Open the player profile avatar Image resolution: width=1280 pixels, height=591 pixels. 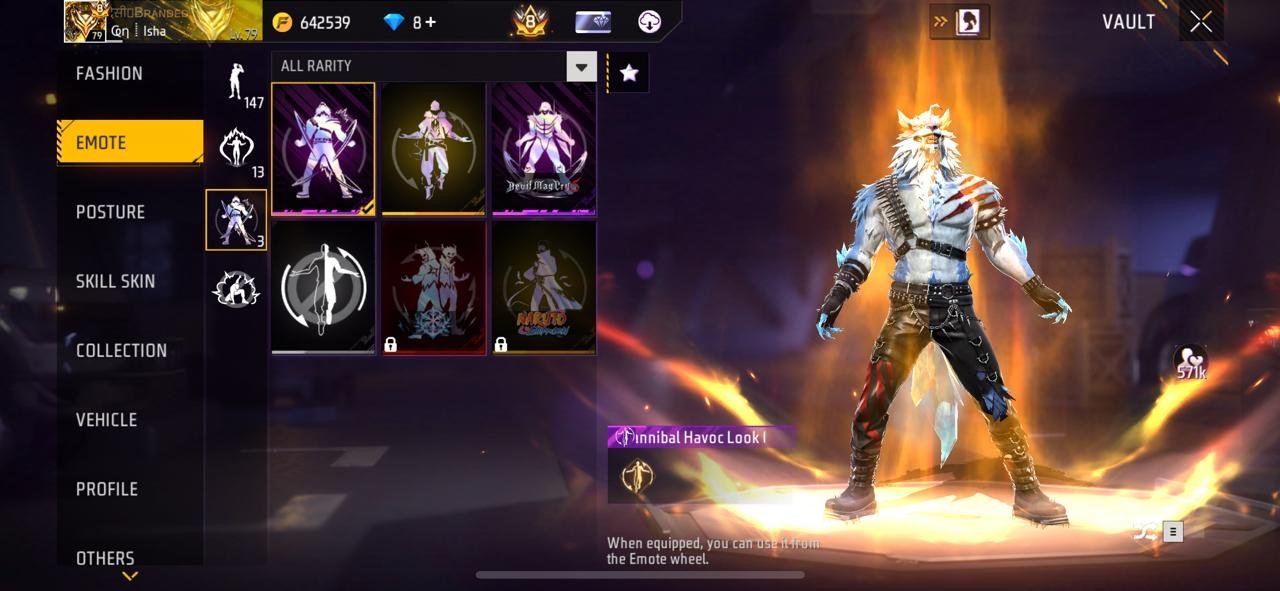(x=86, y=21)
